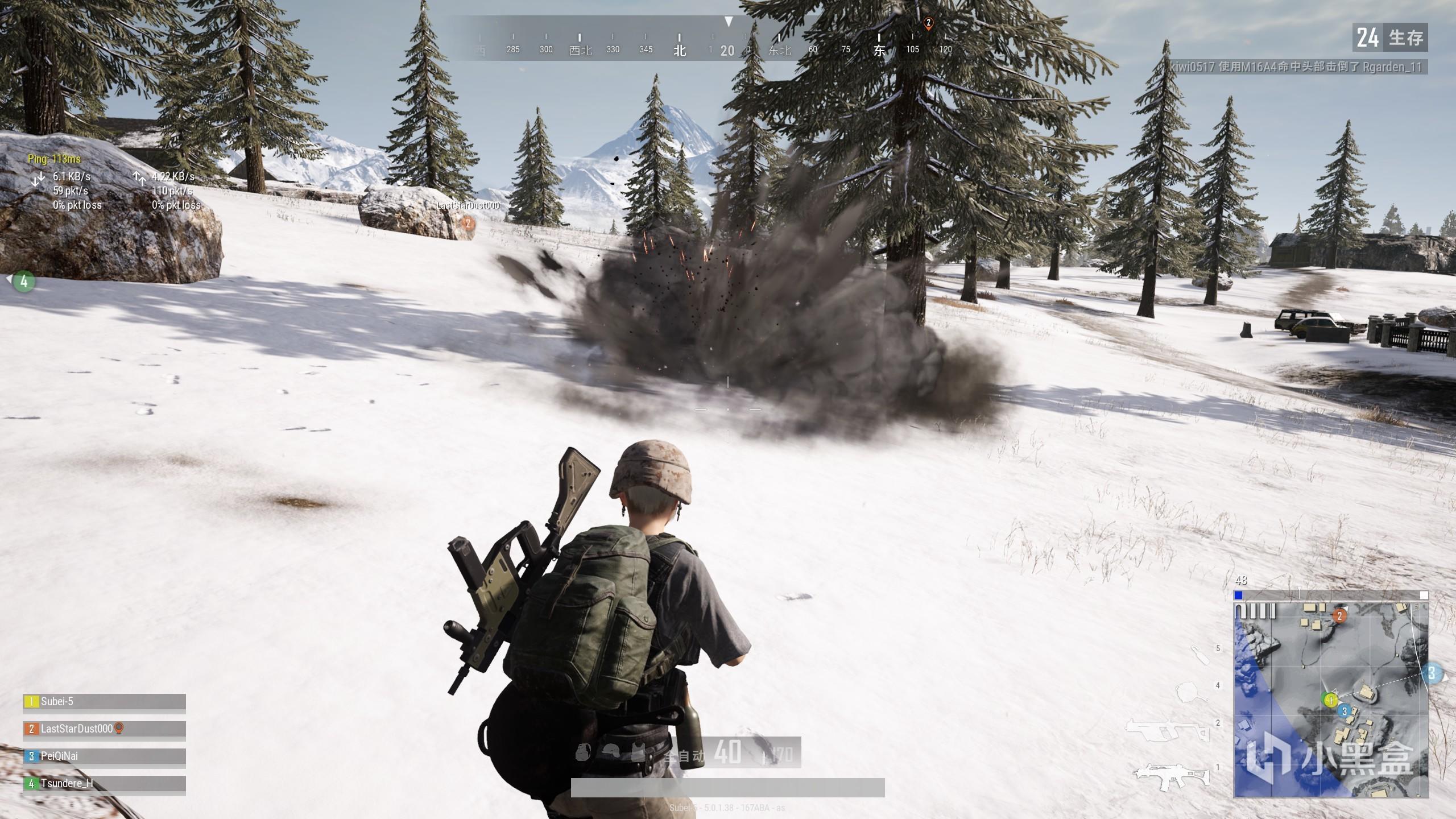The width and height of the screenshot is (1456, 819).
Task: Click the yellow player 1 marker on minimap
Action: click(x=1330, y=700)
